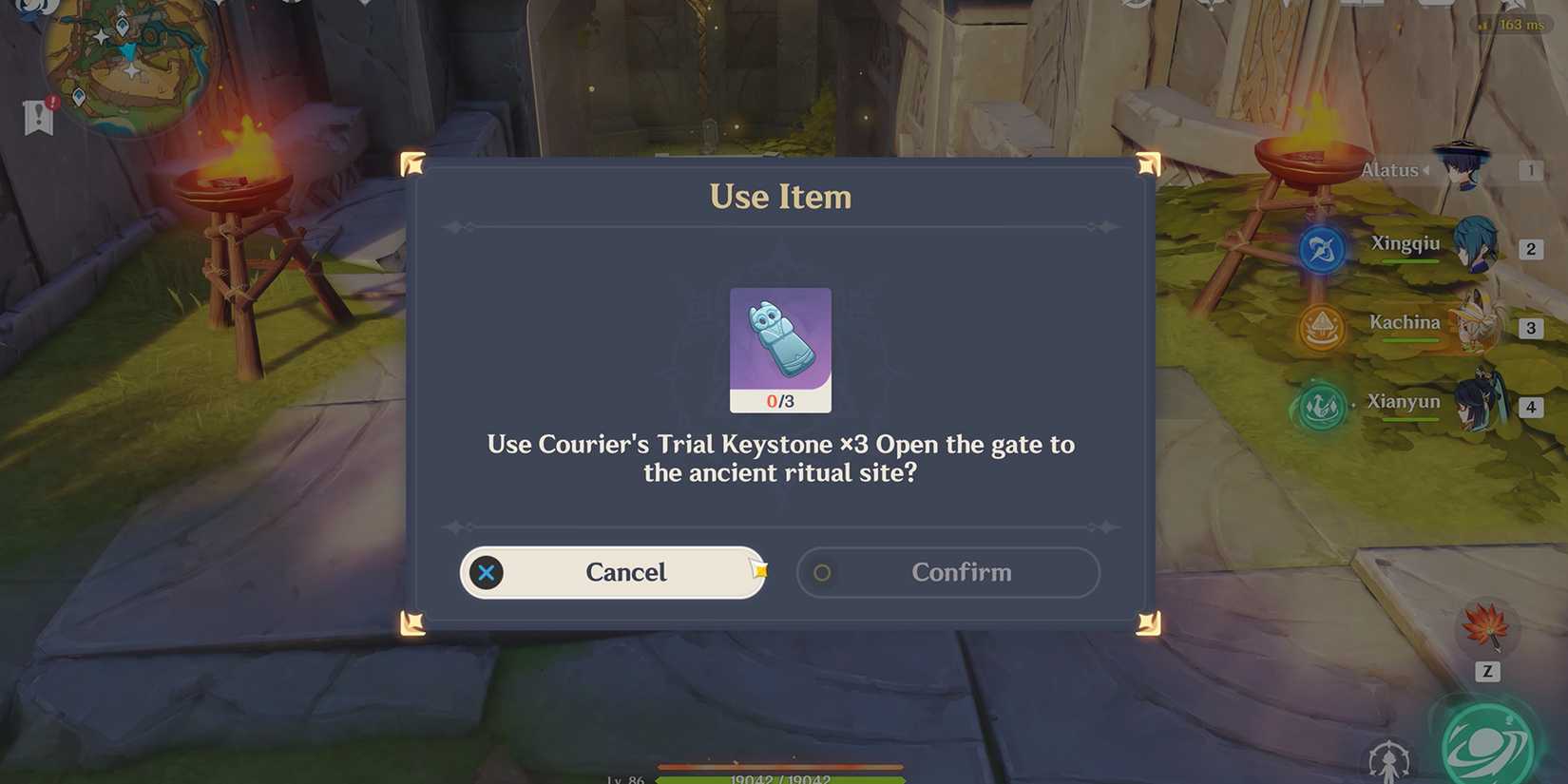The height and width of the screenshot is (784, 1568).
Task: Click the 0/3 keystone counter
Action: pos(780,401)
